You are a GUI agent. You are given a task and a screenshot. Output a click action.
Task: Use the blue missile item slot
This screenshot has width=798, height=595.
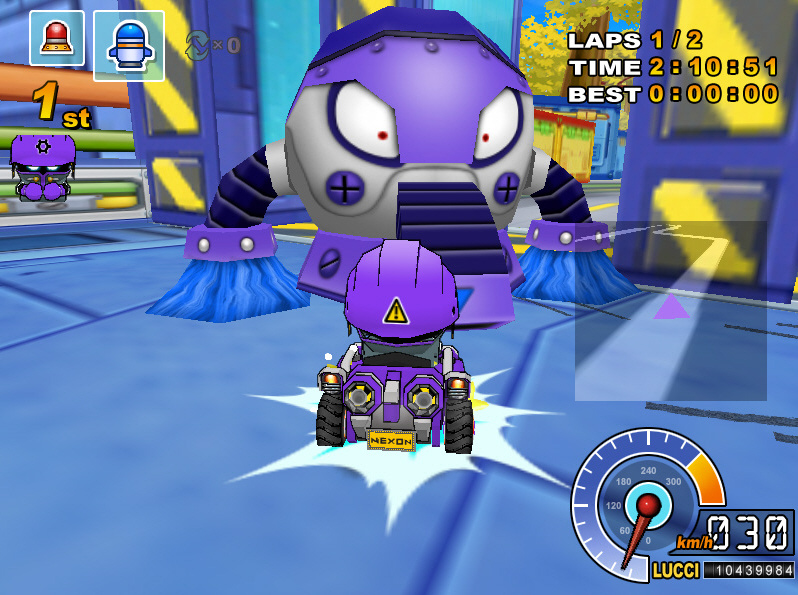pos(129,46)
